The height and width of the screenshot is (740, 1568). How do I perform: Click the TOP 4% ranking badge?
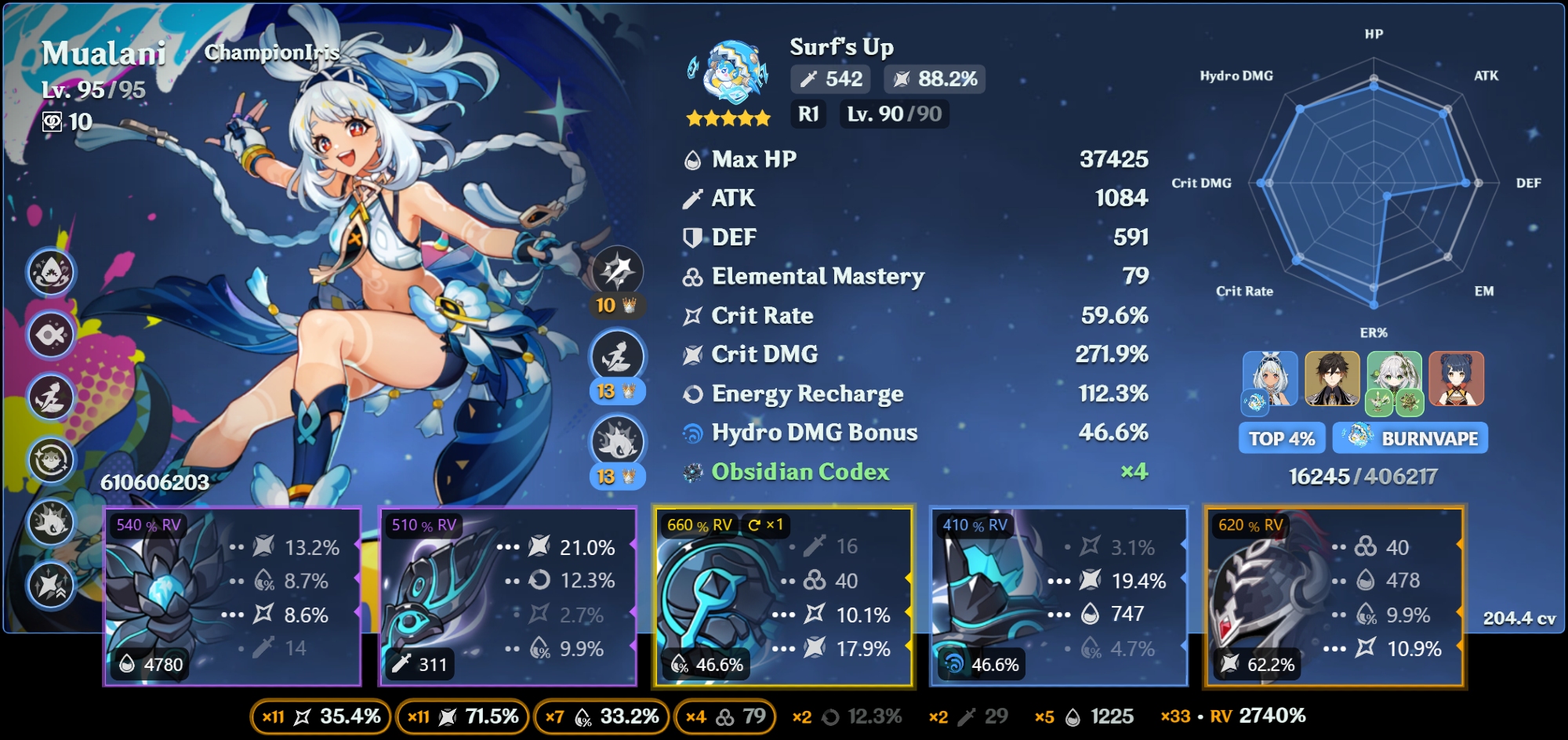[1282, 438]
